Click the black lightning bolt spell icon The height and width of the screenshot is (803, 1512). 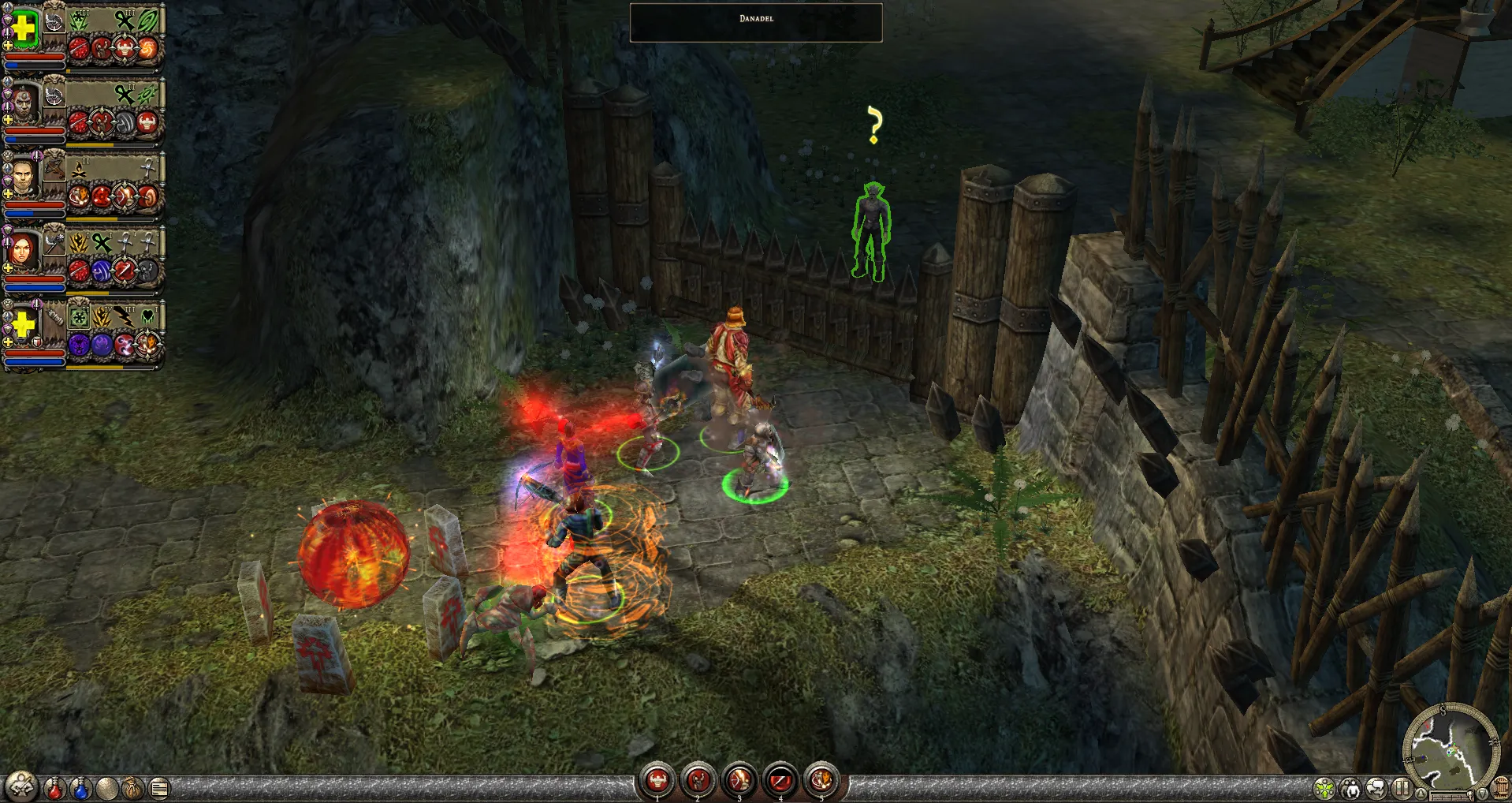(125, 317)
